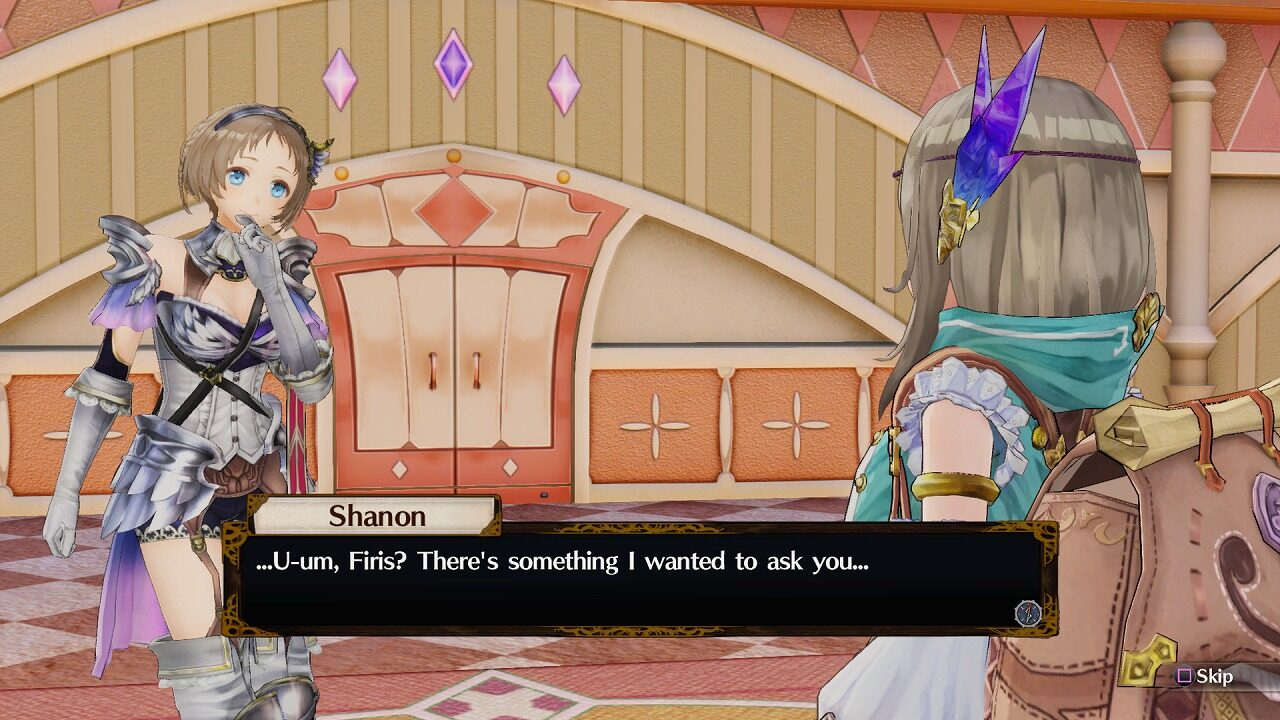The height and width of the screenshot is (720, 1280).
Task: Click the compass-style auto-advance indicator
Action: click(x=1028, y=614)
